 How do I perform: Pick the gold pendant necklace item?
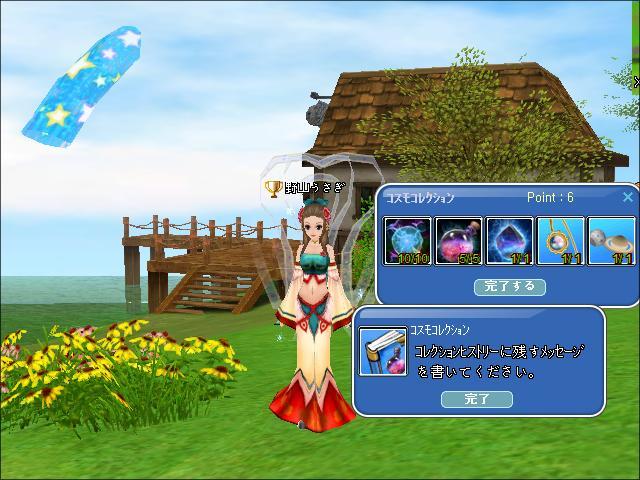coord(561,241)
